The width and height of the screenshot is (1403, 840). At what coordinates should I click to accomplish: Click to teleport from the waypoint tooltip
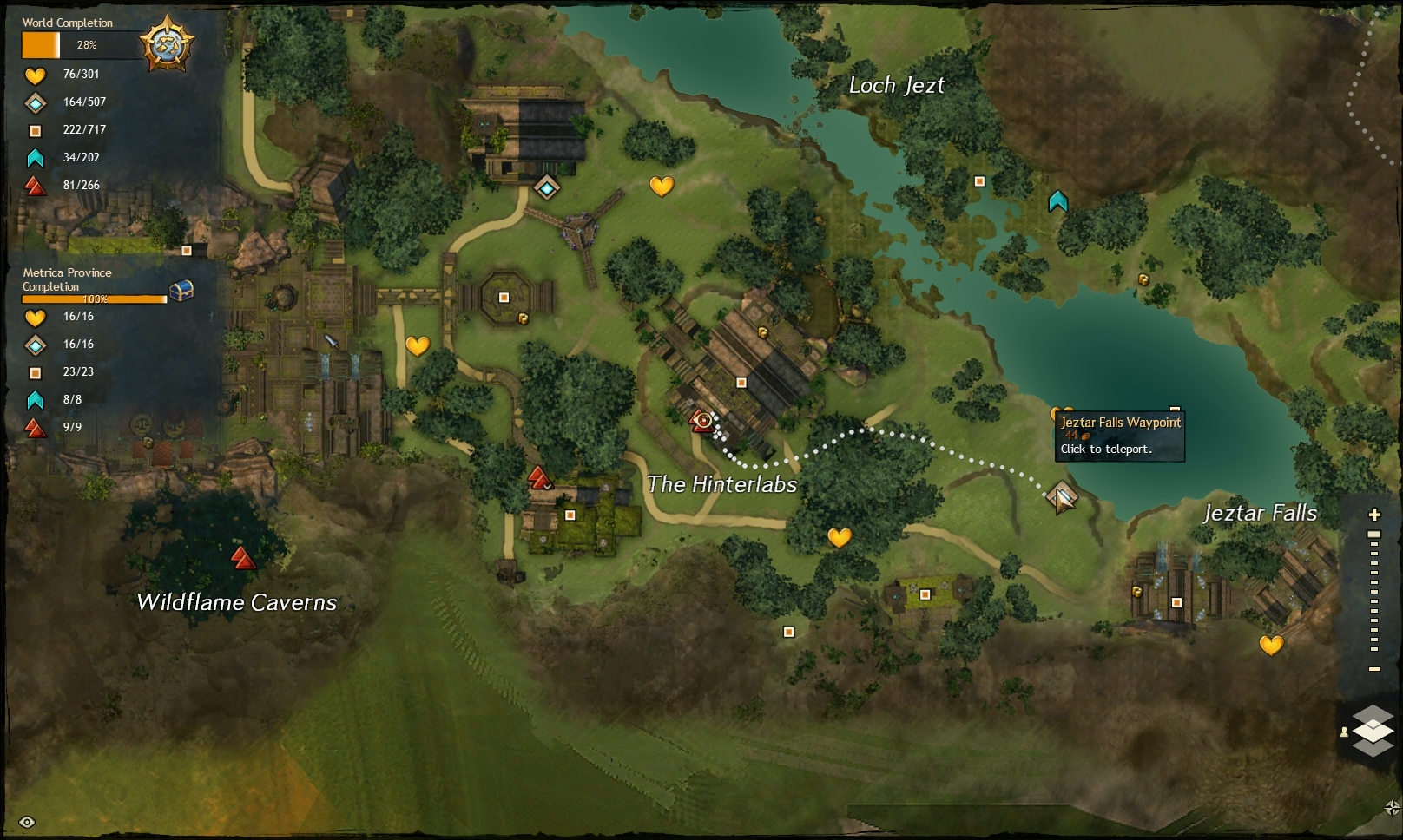tap(1107, 450)
